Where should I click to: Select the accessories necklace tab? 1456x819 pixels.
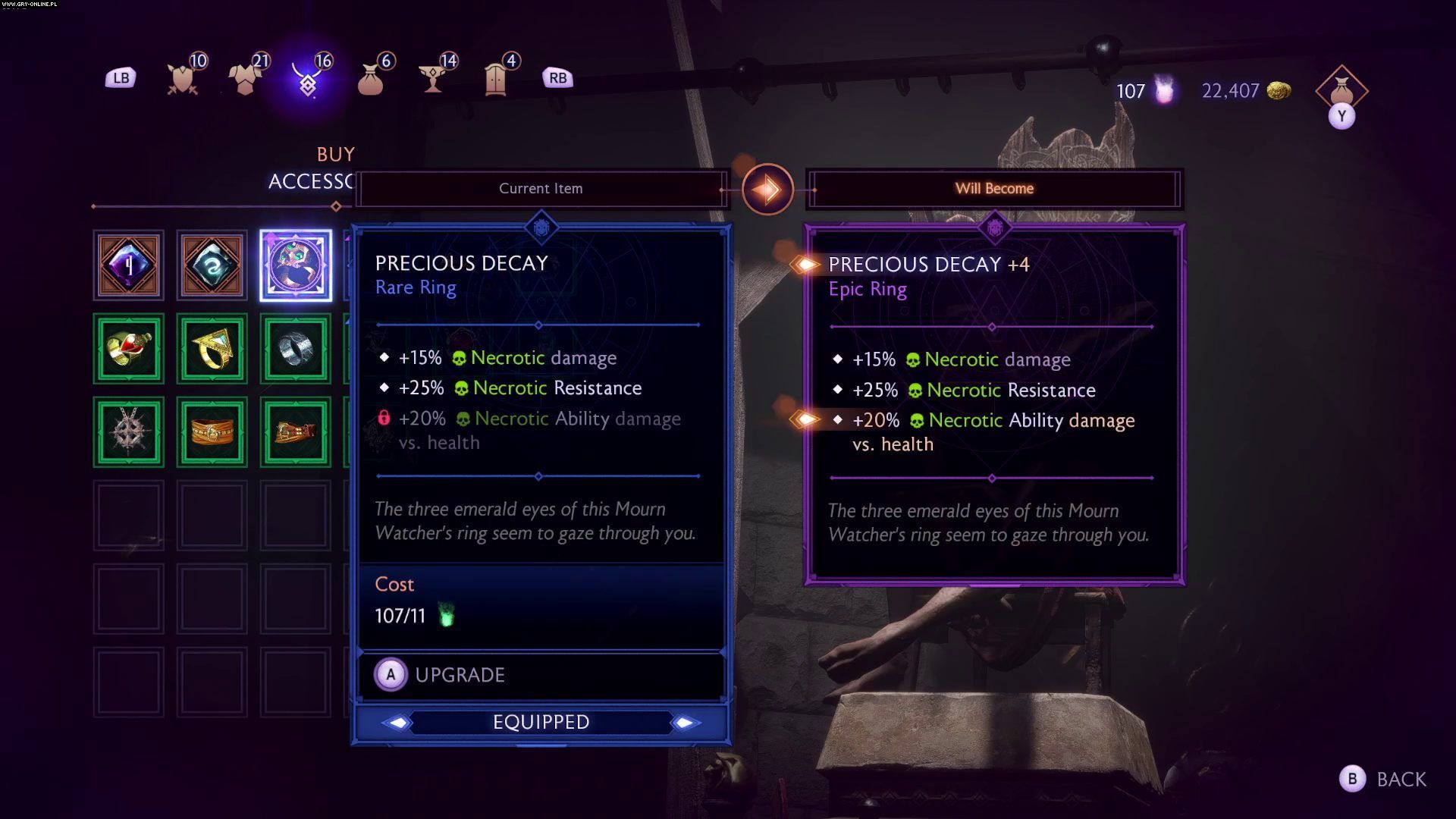[x=308, y=78]
